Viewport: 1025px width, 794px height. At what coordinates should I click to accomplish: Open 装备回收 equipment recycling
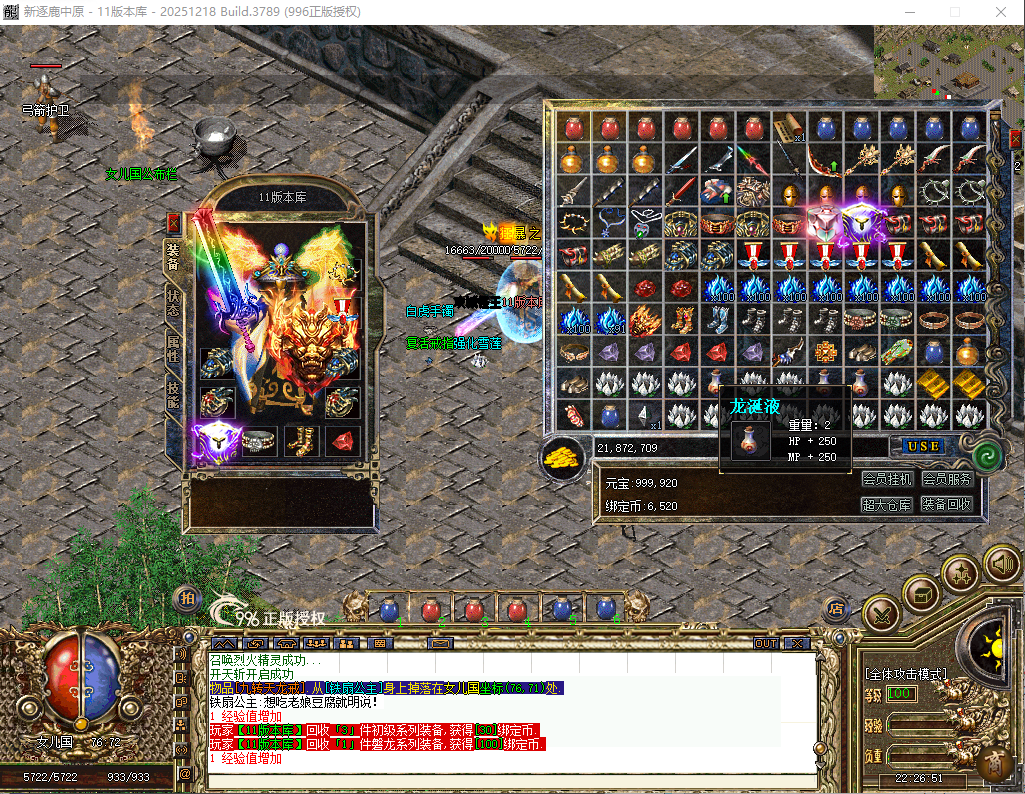point(946,505)
